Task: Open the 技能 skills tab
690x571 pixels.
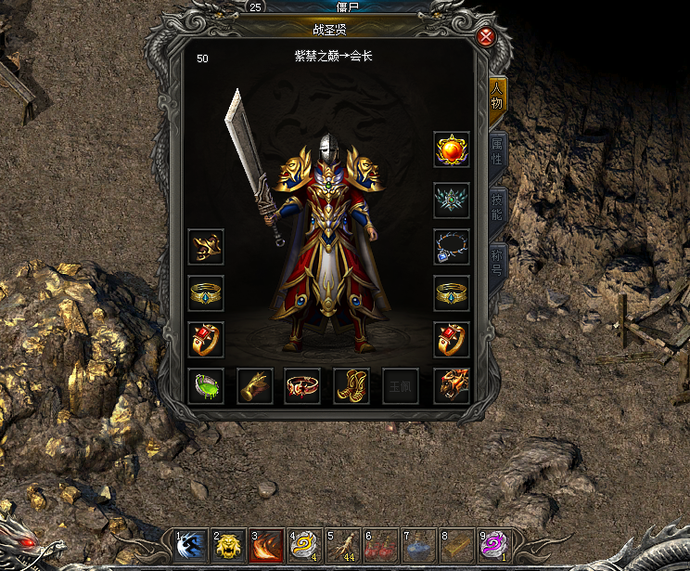Action: tap(497, 207)
